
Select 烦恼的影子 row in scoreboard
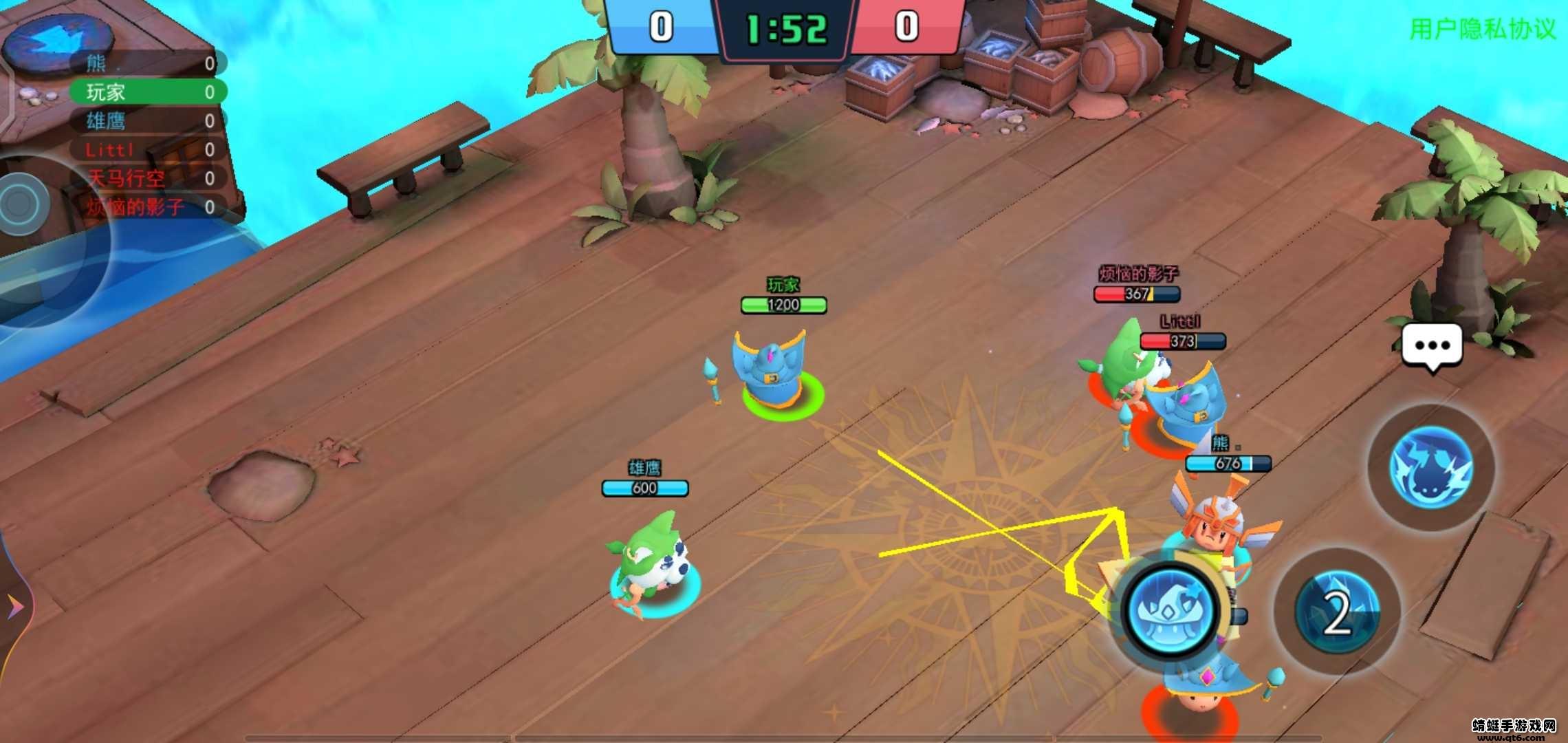click(148, 207)
